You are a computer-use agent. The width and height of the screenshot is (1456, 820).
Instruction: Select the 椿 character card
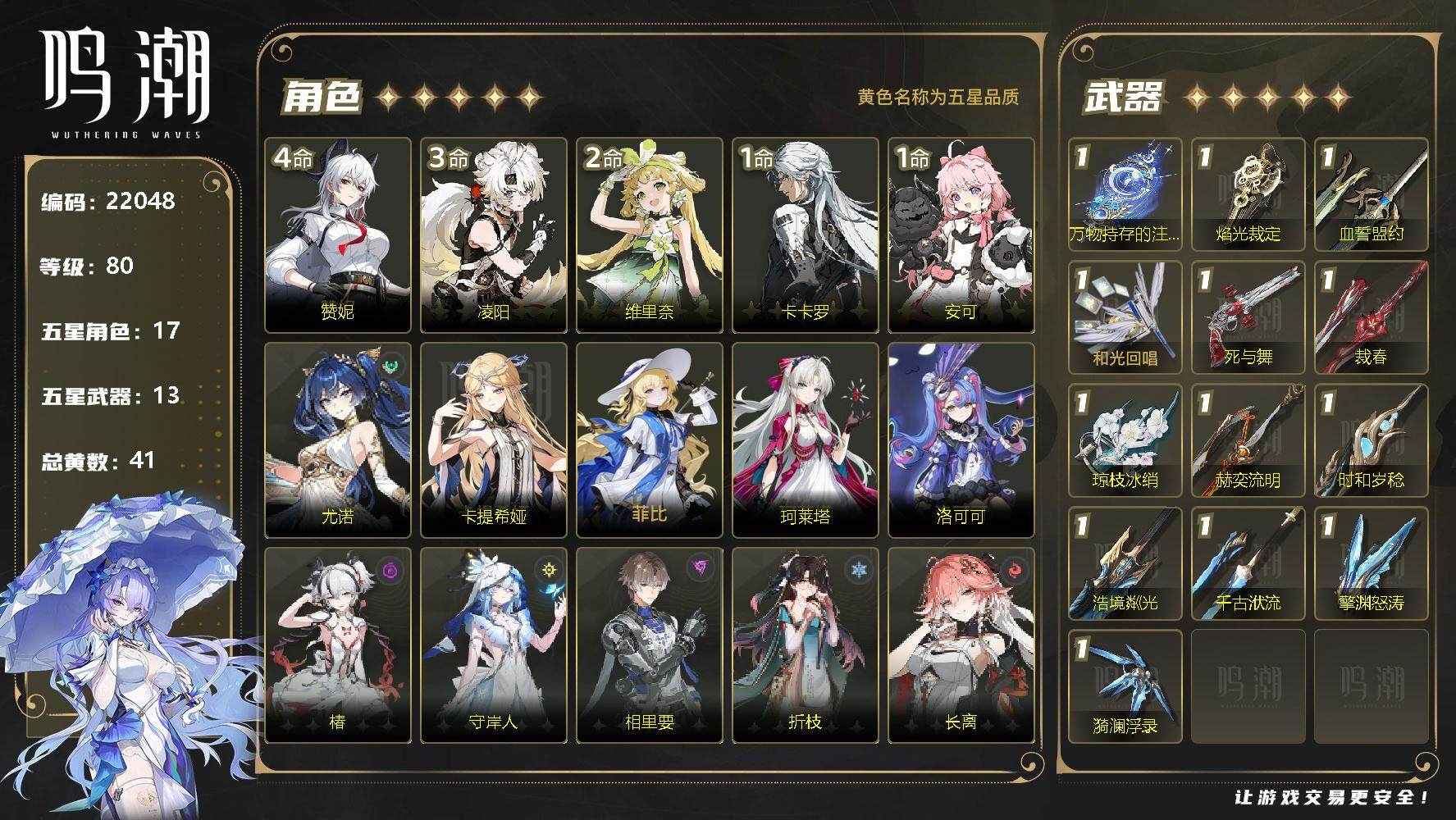tap(337, 645)
